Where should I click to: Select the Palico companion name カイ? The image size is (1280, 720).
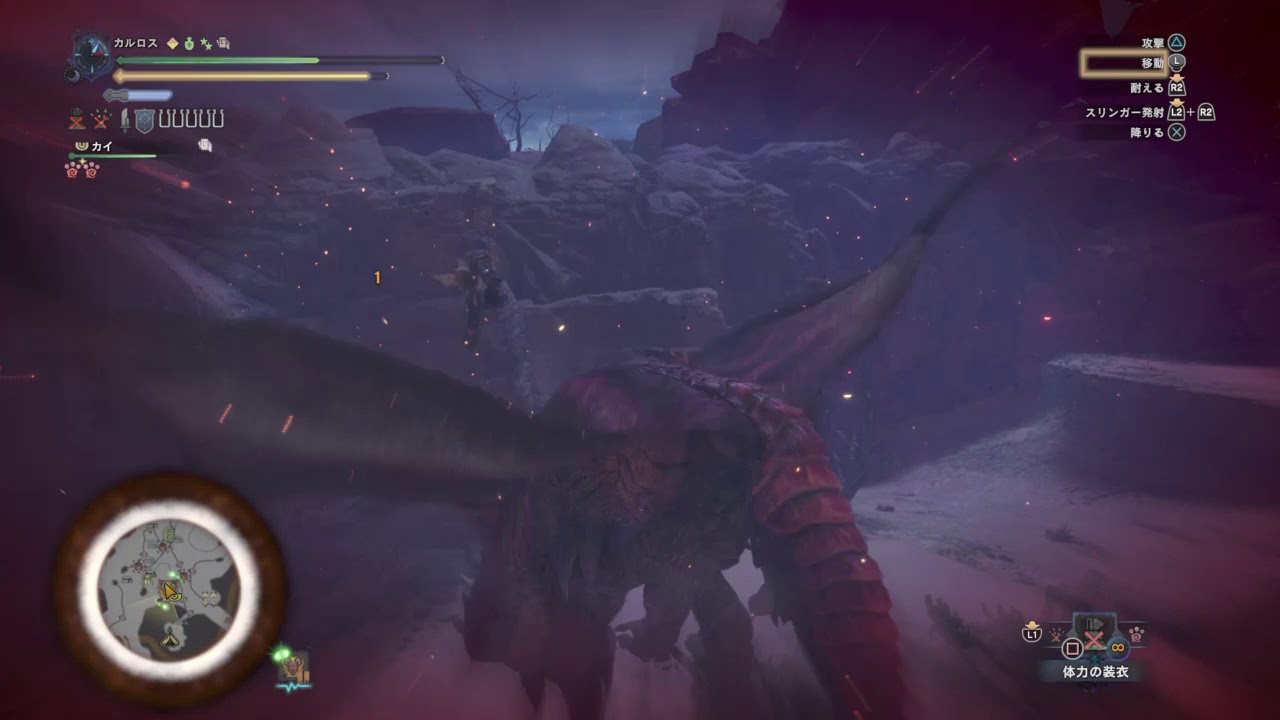(x=101, y=146)
